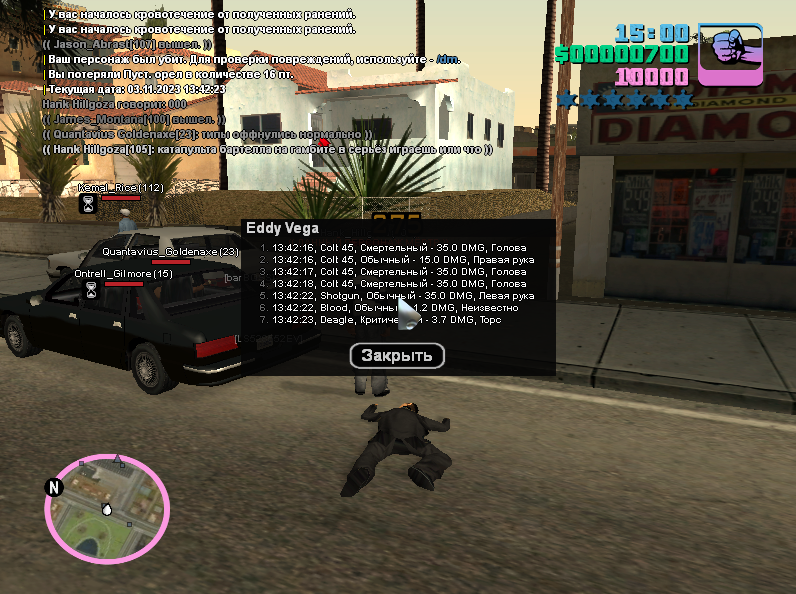Select the first Colt 45 damage entry
796x594 pixels.
click(x=390, y=247)
